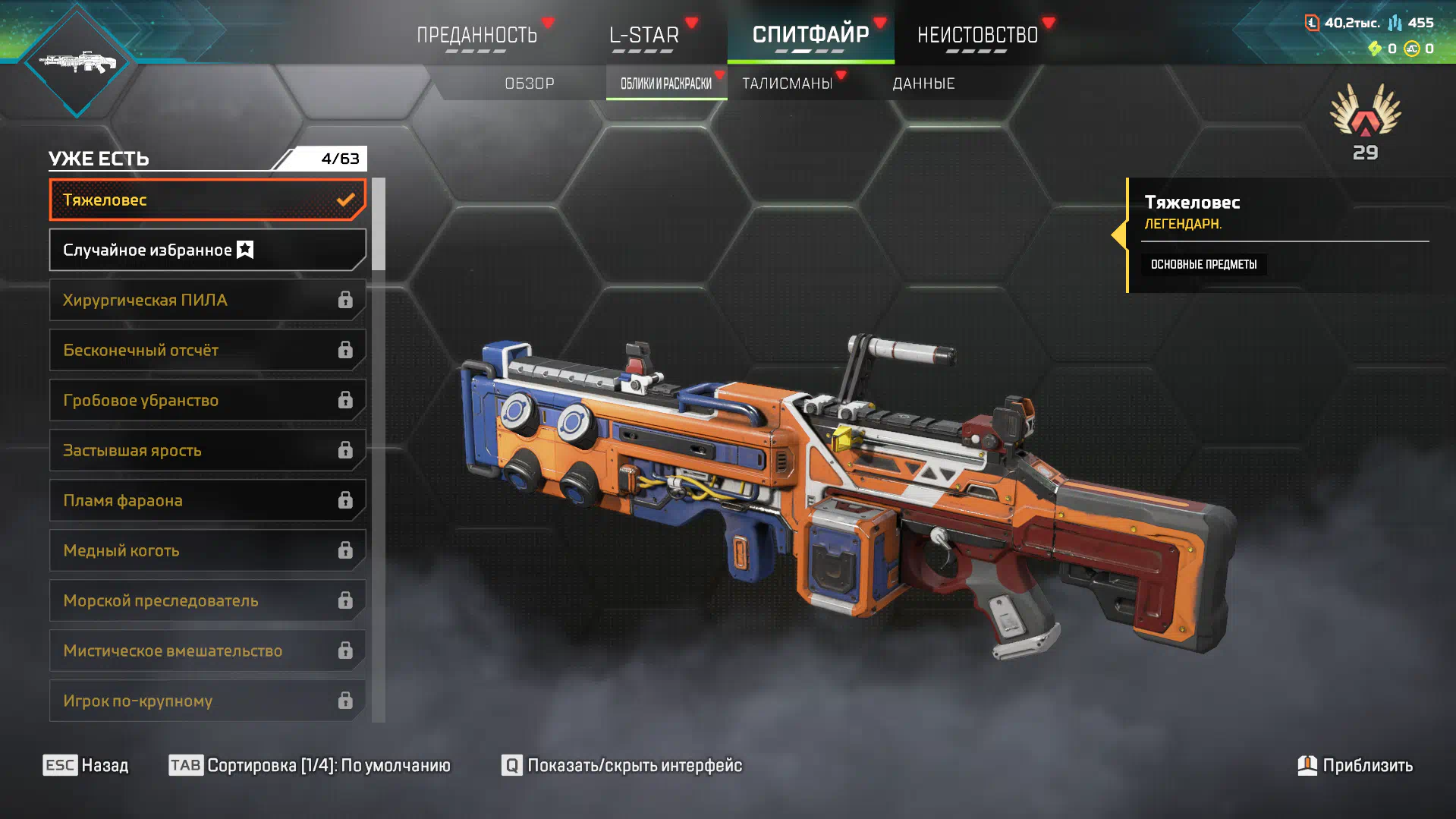1456x819 pixels.
Task: Choose the Тяжеловес skin
Action: (x=207, y=200)
